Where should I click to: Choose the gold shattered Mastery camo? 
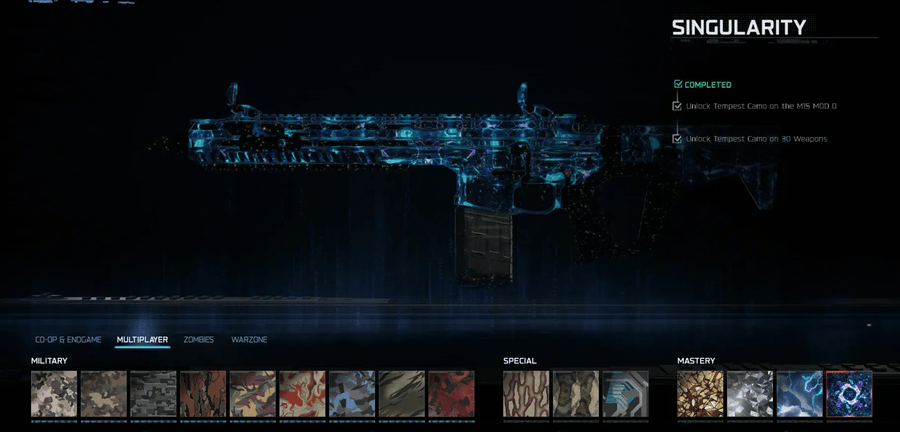[x=700, y=394]
